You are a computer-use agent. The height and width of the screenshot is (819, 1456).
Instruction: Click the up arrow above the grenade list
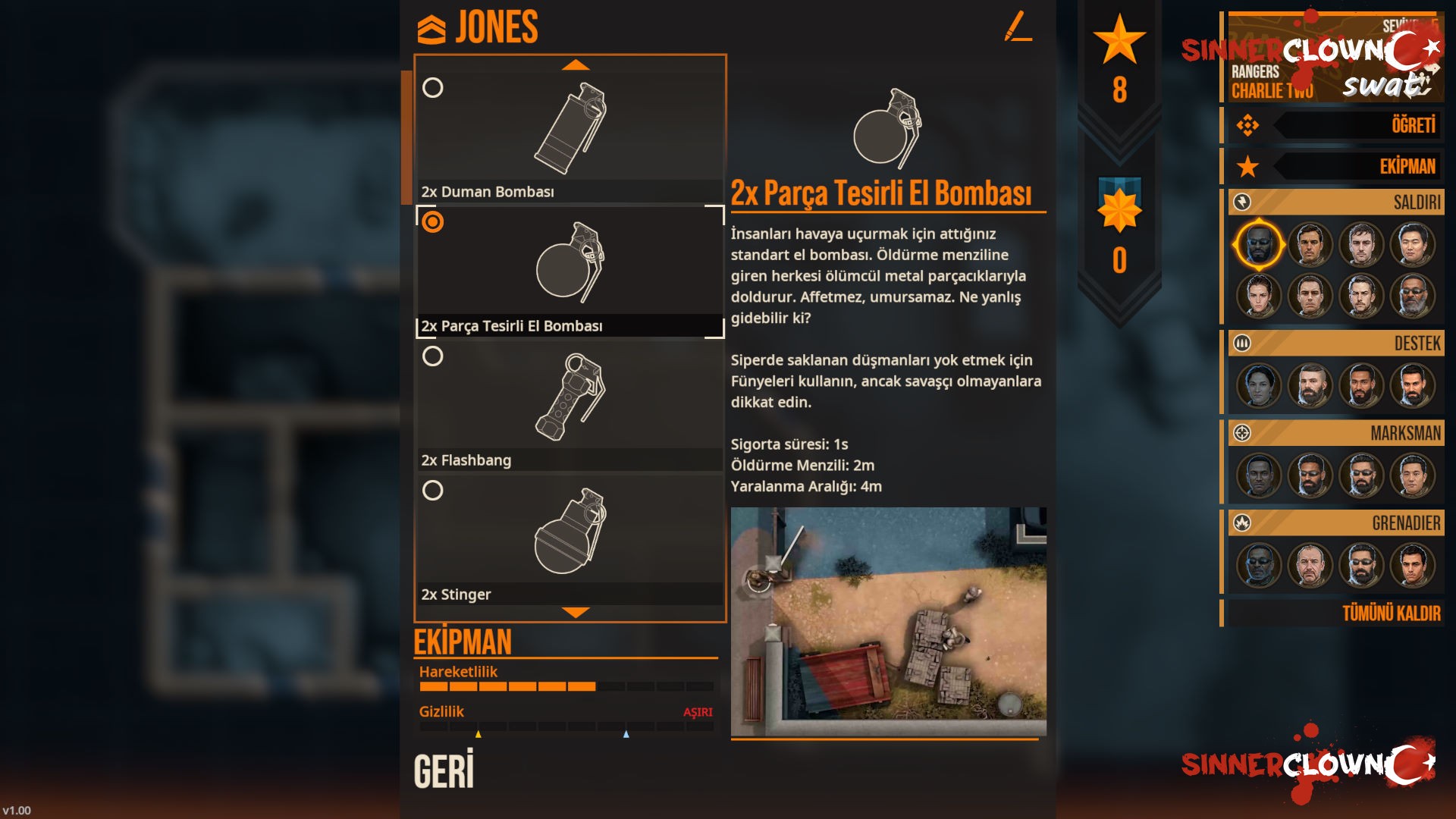(576, 65)
